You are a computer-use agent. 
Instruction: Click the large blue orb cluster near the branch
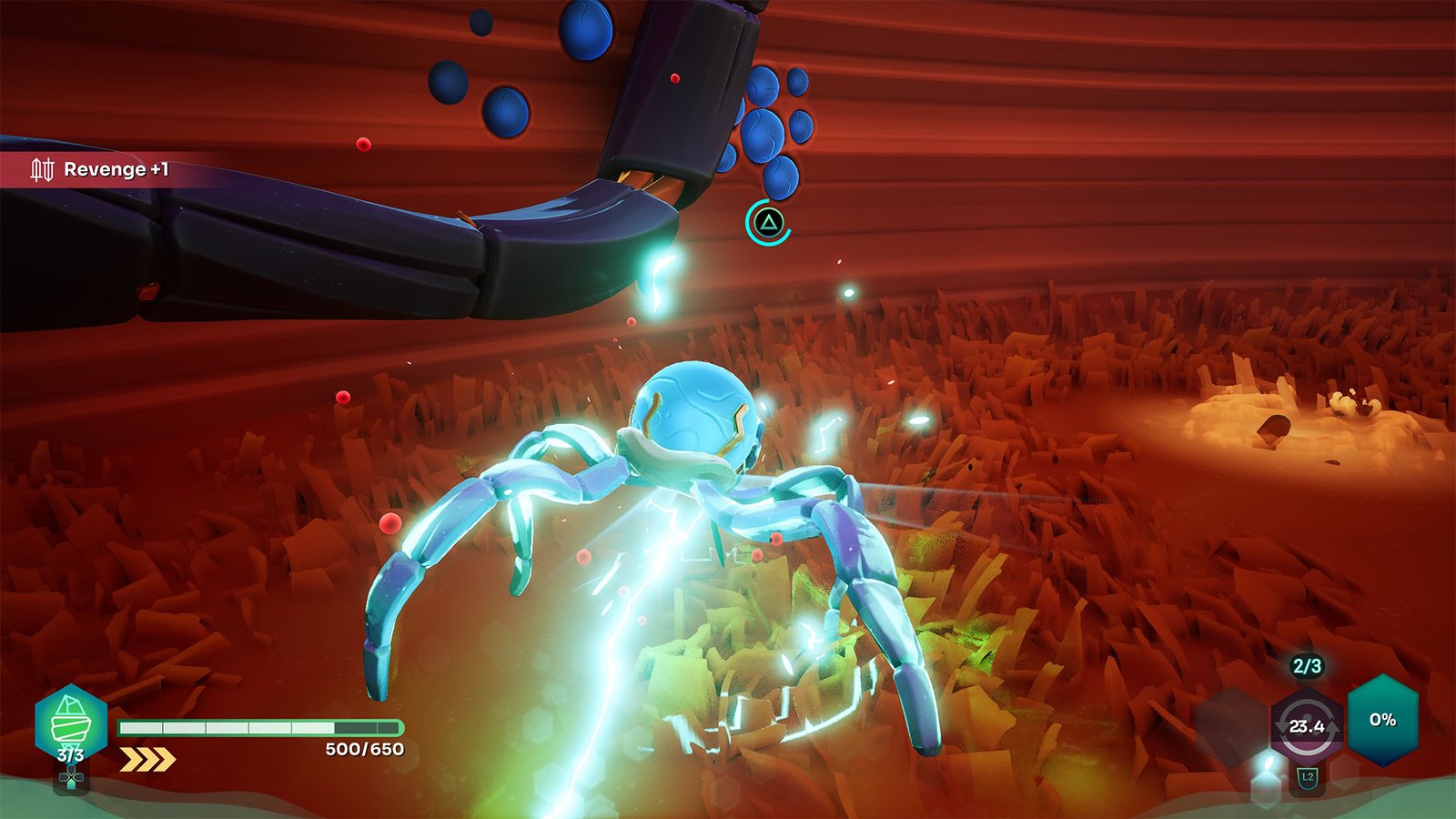[x=764, y=127]
